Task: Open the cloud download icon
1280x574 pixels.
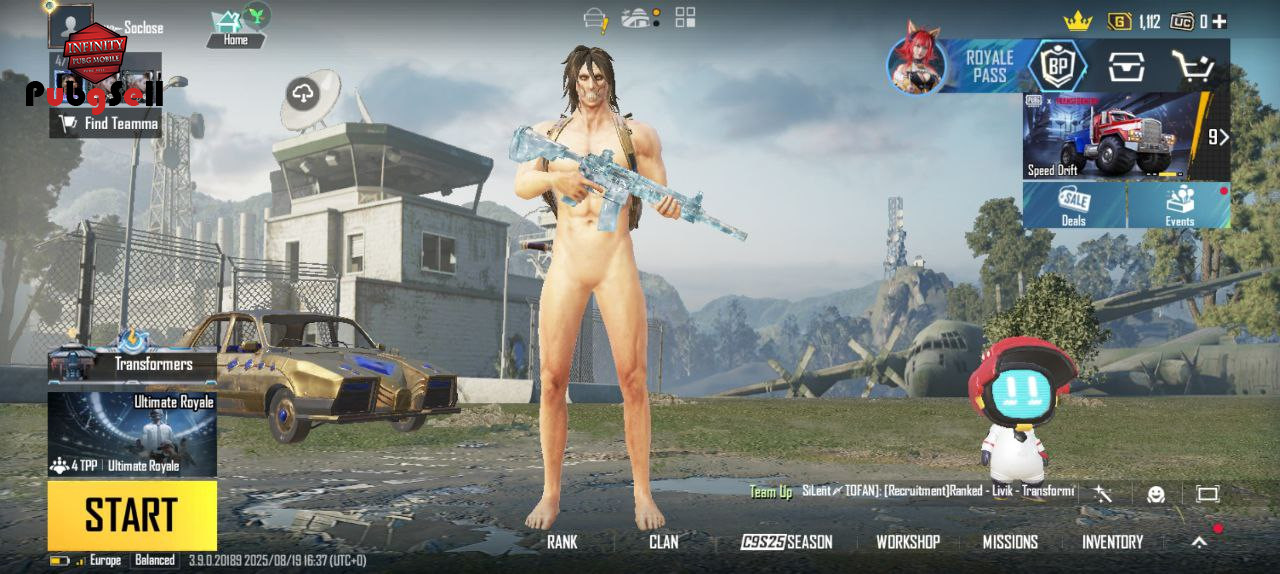Action: point(302,95)
